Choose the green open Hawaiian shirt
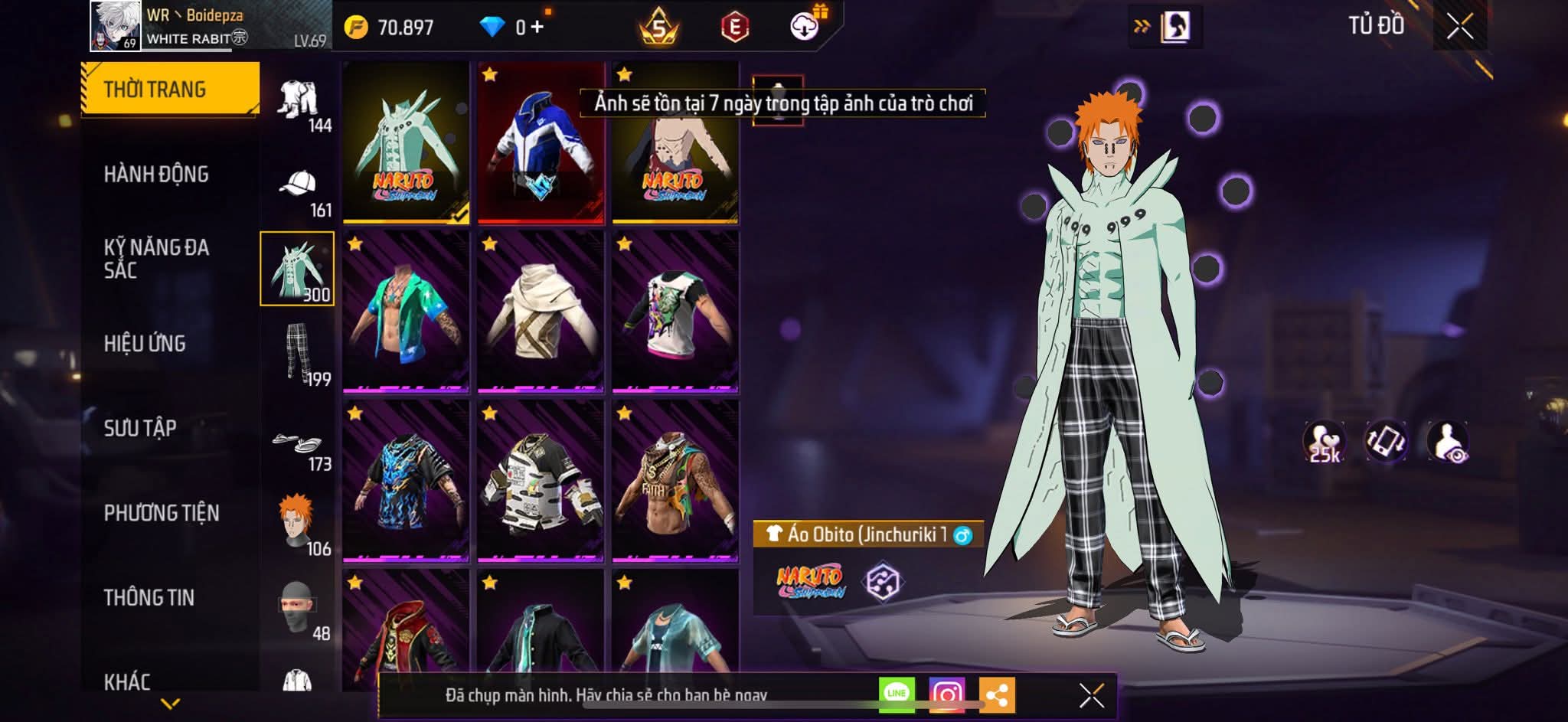The image size is (1568, 722). 406,312
